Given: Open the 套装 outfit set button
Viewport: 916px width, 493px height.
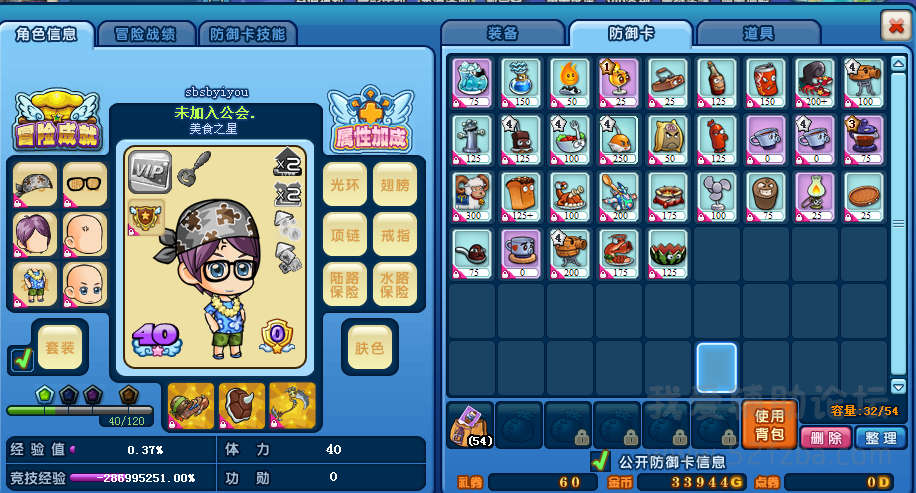Looking at the screenshot, I should (x=60, y=348).
